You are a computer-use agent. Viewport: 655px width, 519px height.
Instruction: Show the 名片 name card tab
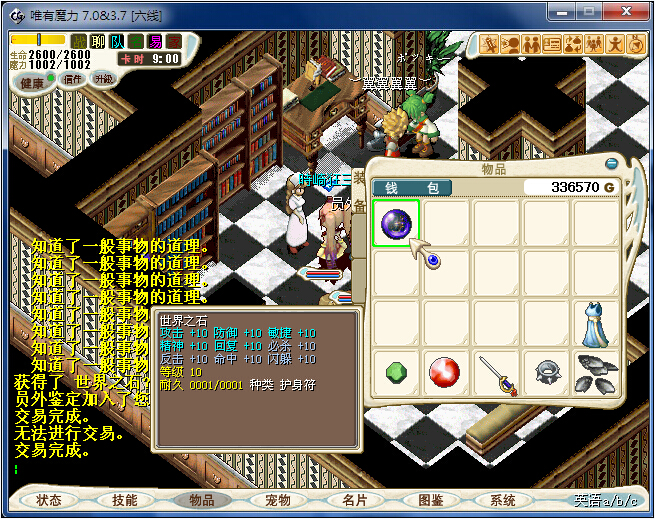(x=354, y=500)
